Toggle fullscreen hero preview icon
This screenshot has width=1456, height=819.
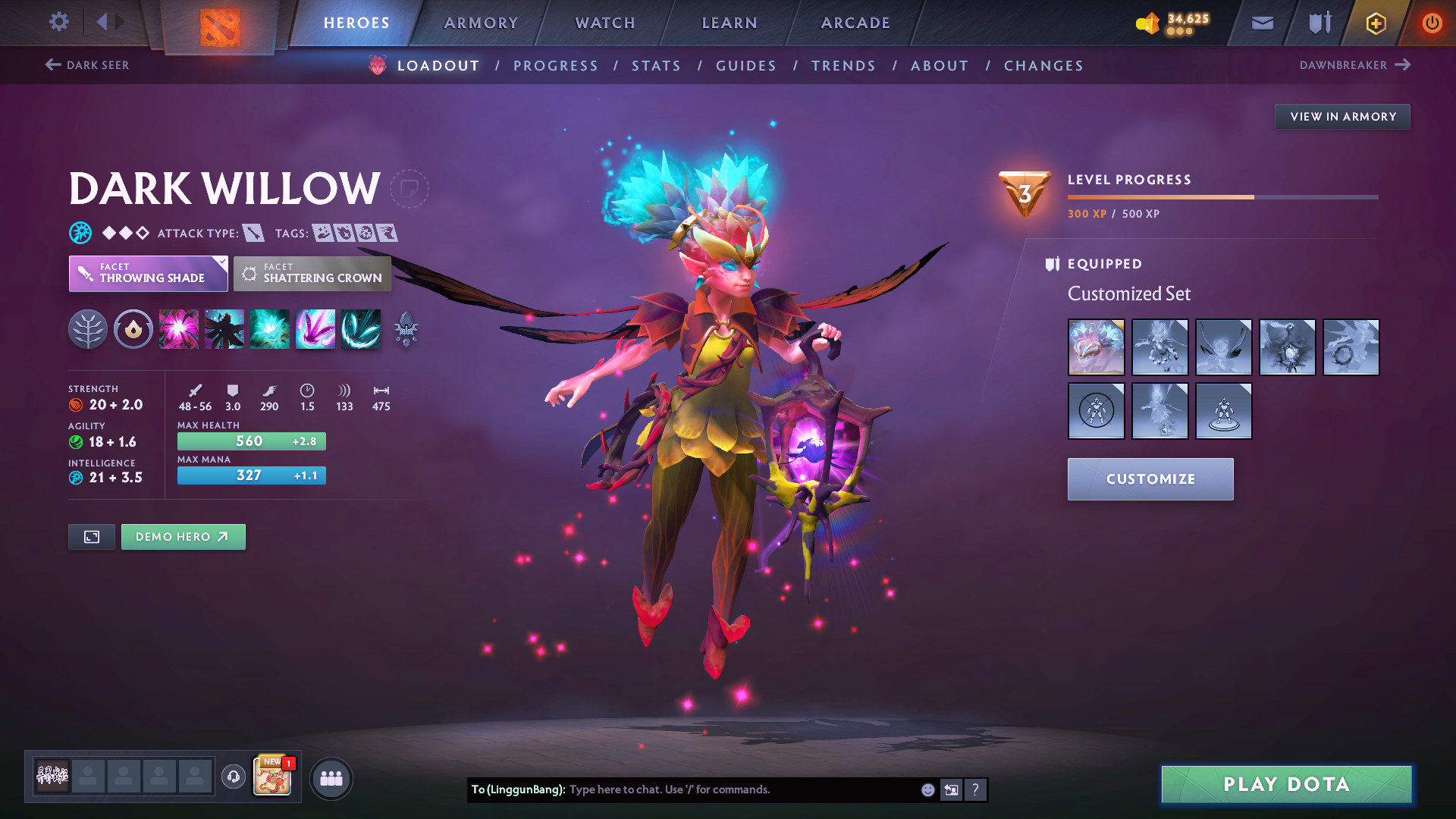click(91, 536)
